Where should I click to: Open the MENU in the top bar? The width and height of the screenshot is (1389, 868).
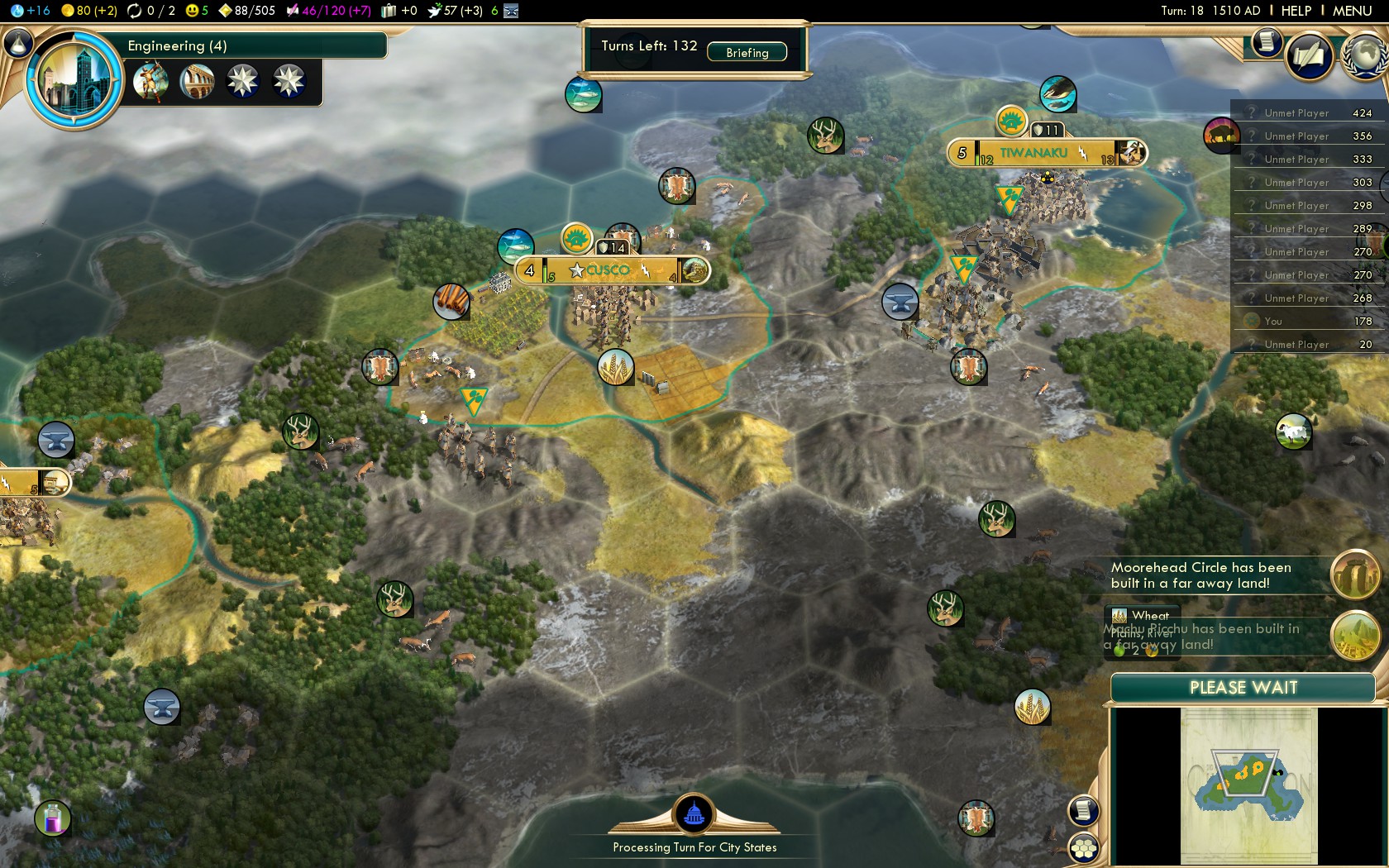click(1352, 11)
